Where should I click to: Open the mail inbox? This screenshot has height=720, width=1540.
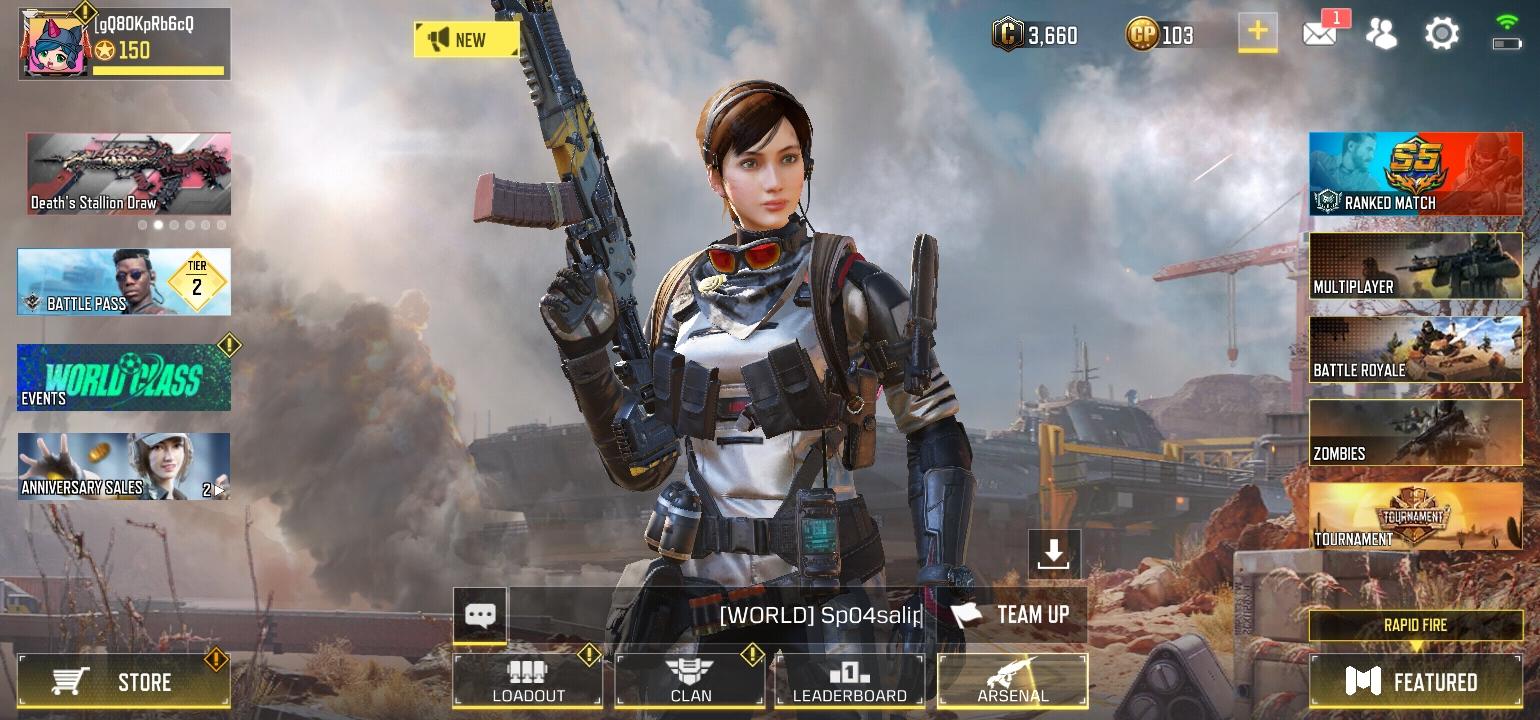pos(1320,33)
